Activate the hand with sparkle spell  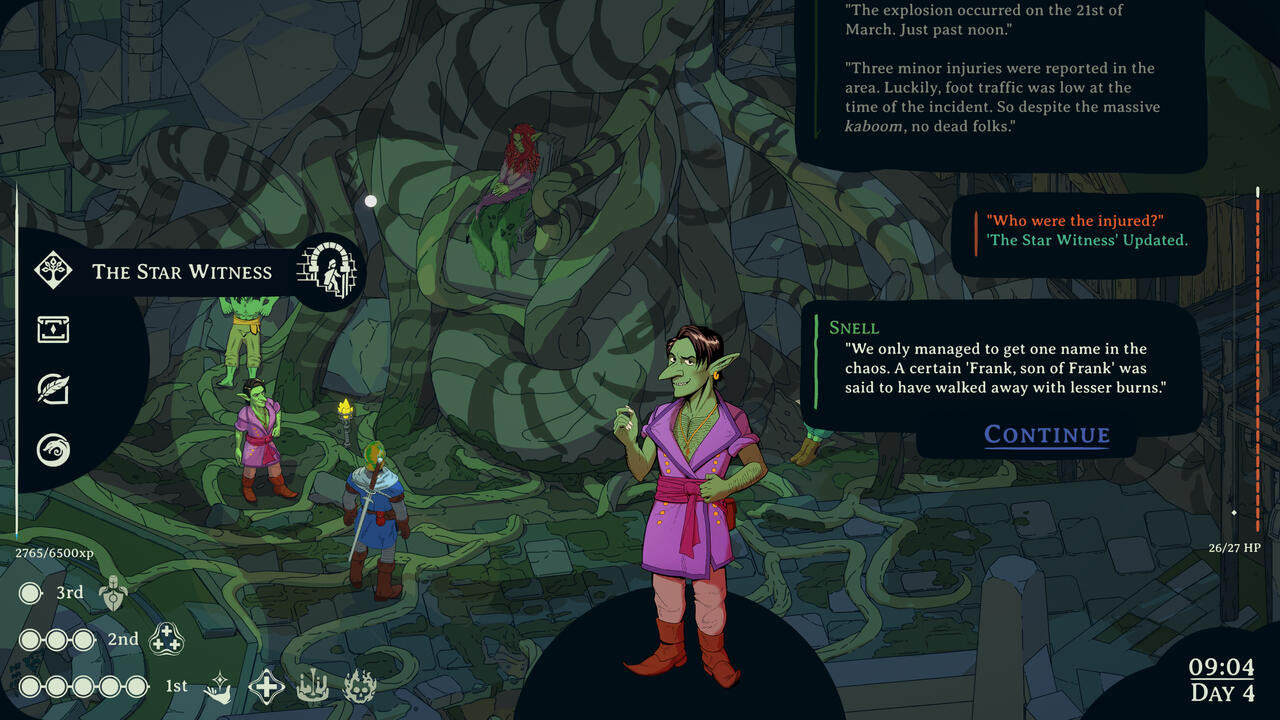(x=218, y=687)
